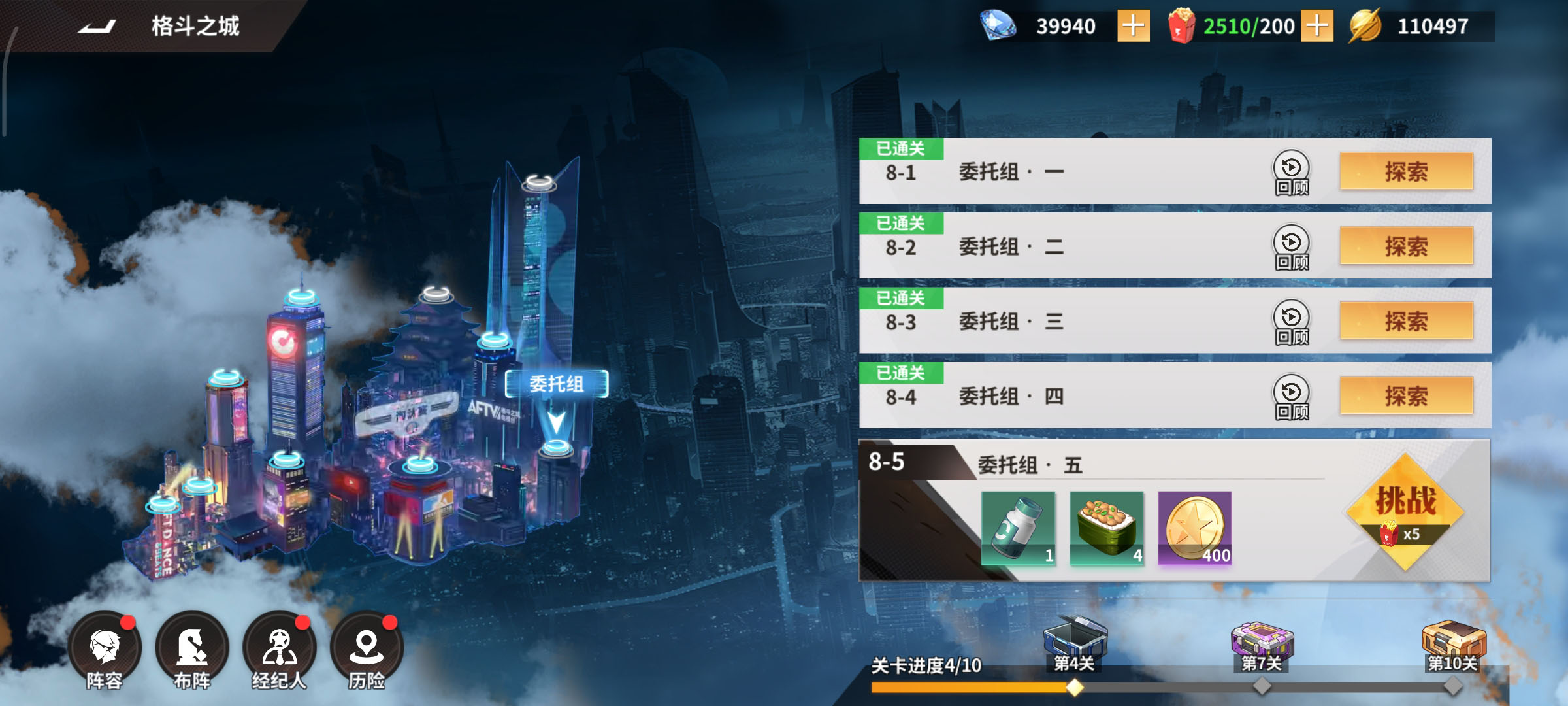Open the 回顾 replay for stage 8-2

(1291, 248)
